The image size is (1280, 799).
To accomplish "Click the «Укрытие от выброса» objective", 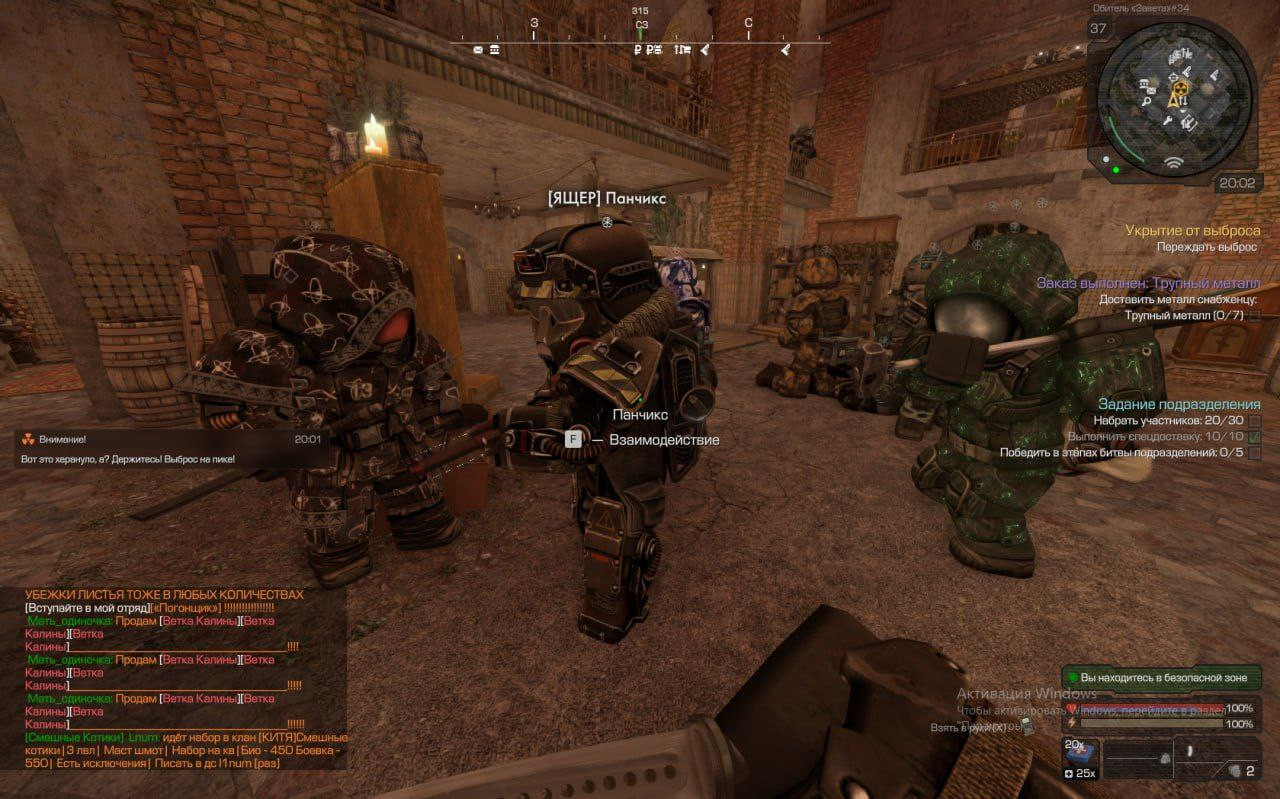I will point(1192,230).
